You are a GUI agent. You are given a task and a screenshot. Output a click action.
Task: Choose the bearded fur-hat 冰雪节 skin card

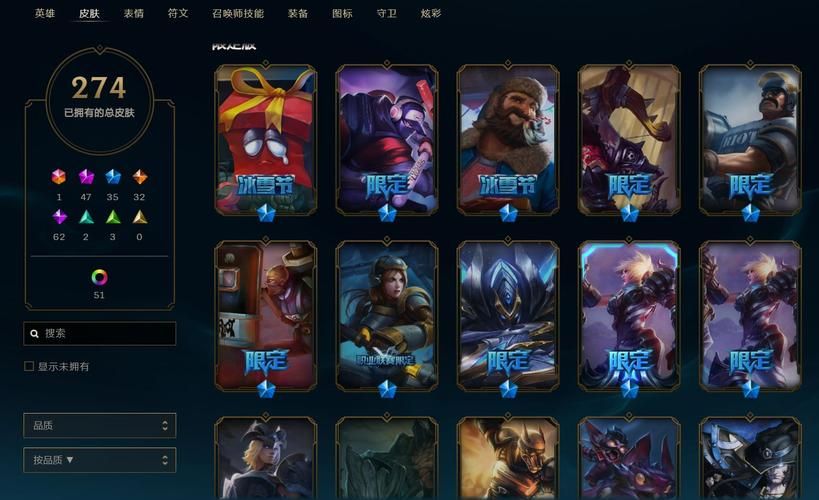click(x=508, y=138)
